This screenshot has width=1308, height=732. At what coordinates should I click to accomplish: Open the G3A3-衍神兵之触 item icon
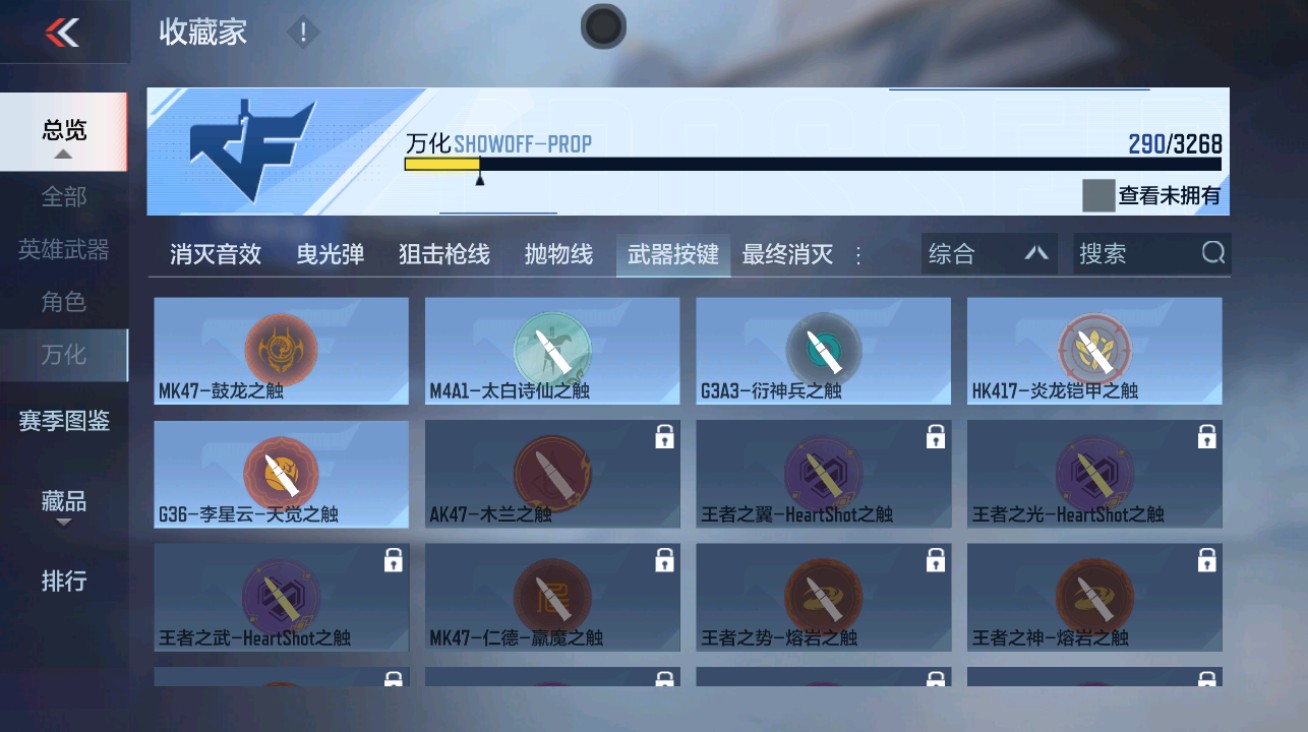[x=823, y=345]
